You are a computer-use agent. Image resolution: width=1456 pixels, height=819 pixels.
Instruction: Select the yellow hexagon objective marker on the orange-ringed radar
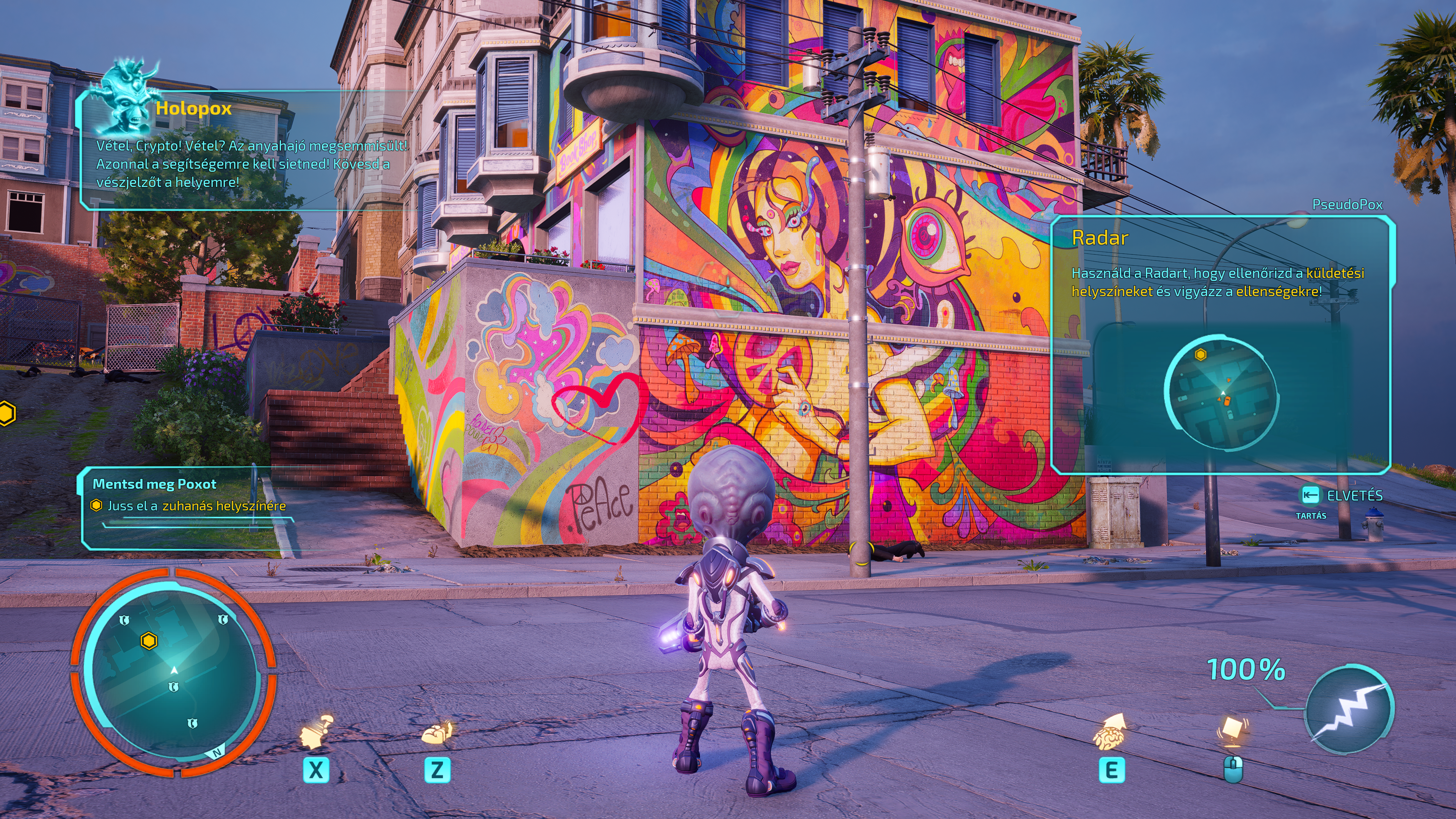149,641
